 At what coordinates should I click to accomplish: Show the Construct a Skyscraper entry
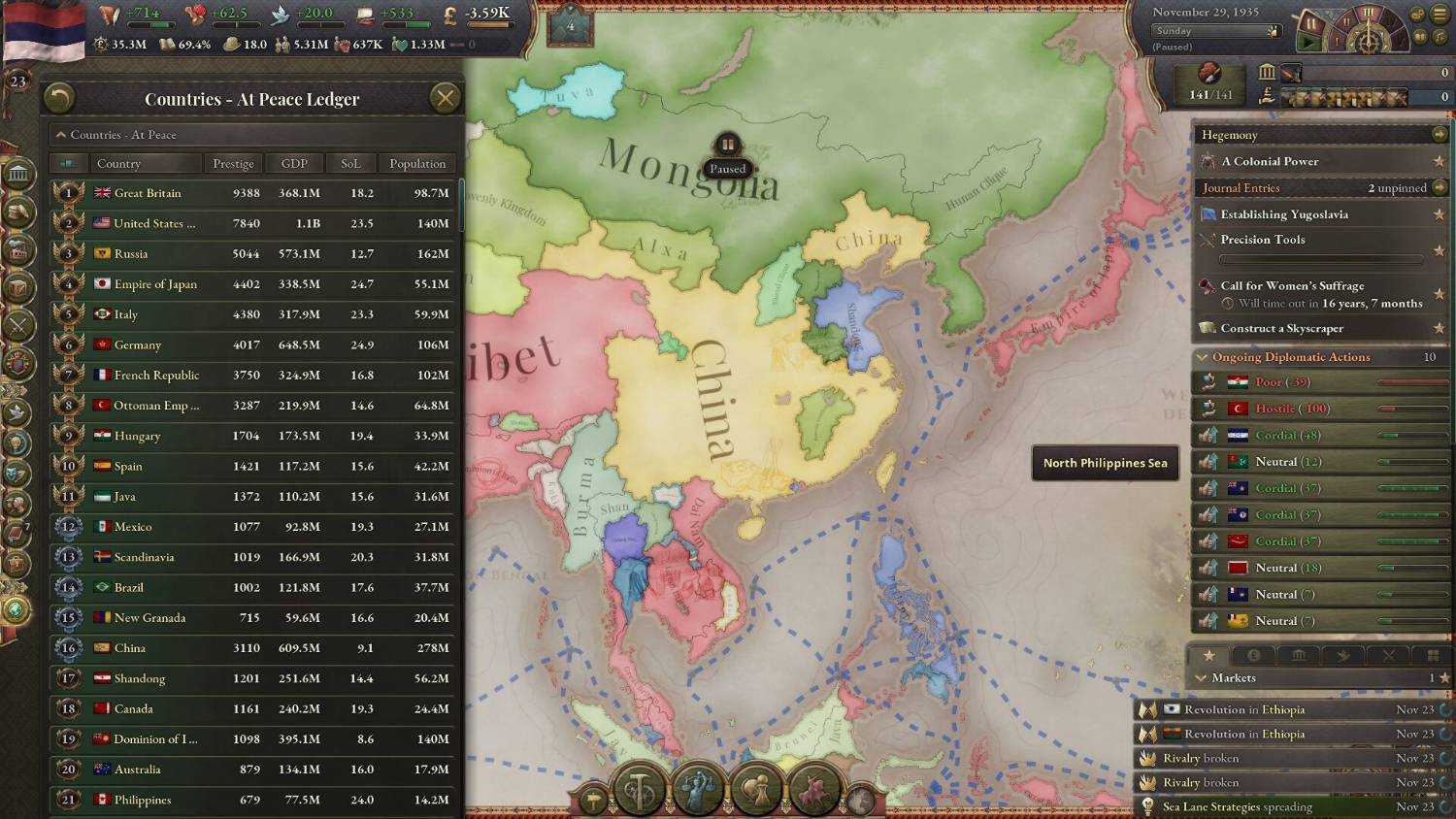(x=1281, y=329)
